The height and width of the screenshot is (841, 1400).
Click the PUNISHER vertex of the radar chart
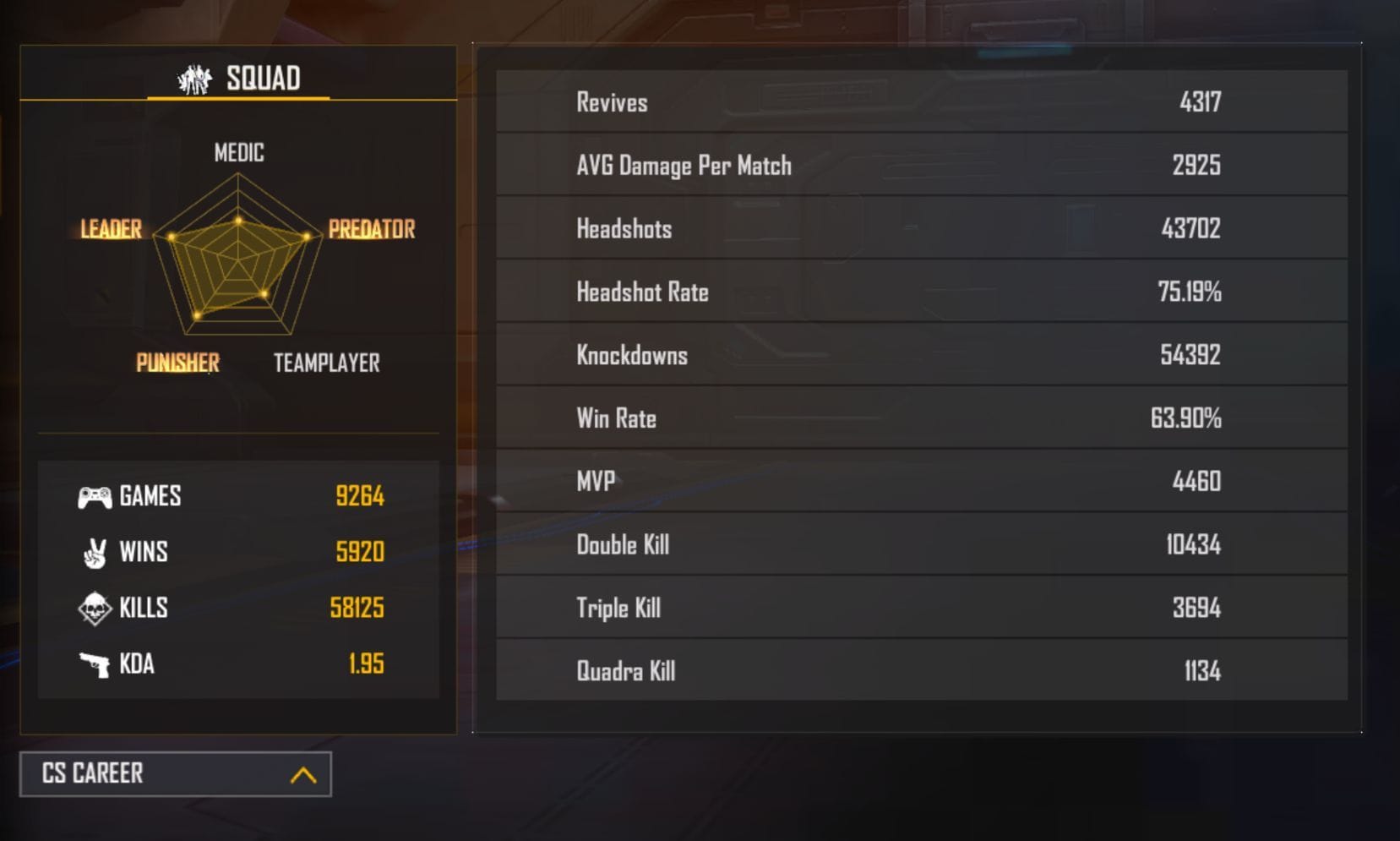click(x=178, y=363)
